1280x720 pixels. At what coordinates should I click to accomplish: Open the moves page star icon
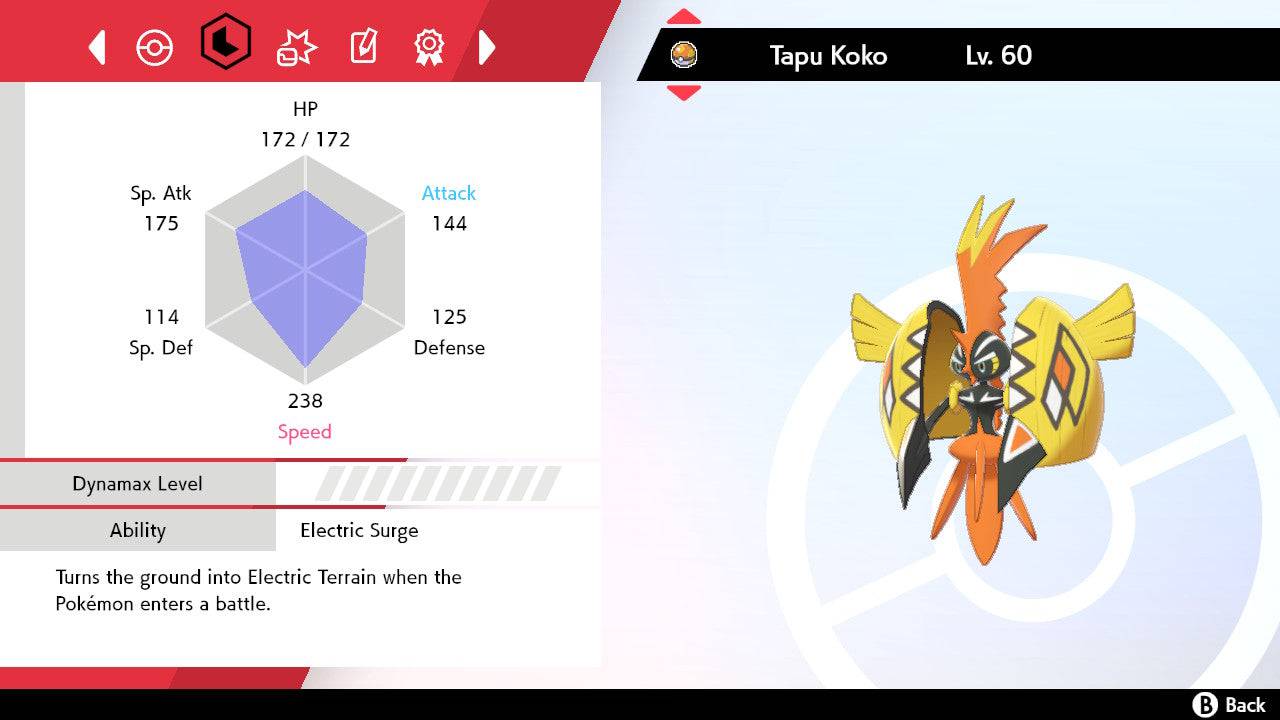[x=294, y=45]
